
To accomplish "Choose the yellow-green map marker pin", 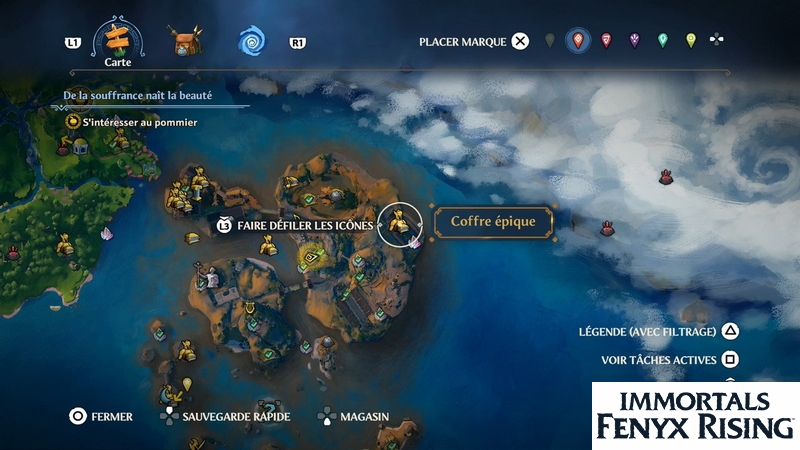I will (690, 41).
